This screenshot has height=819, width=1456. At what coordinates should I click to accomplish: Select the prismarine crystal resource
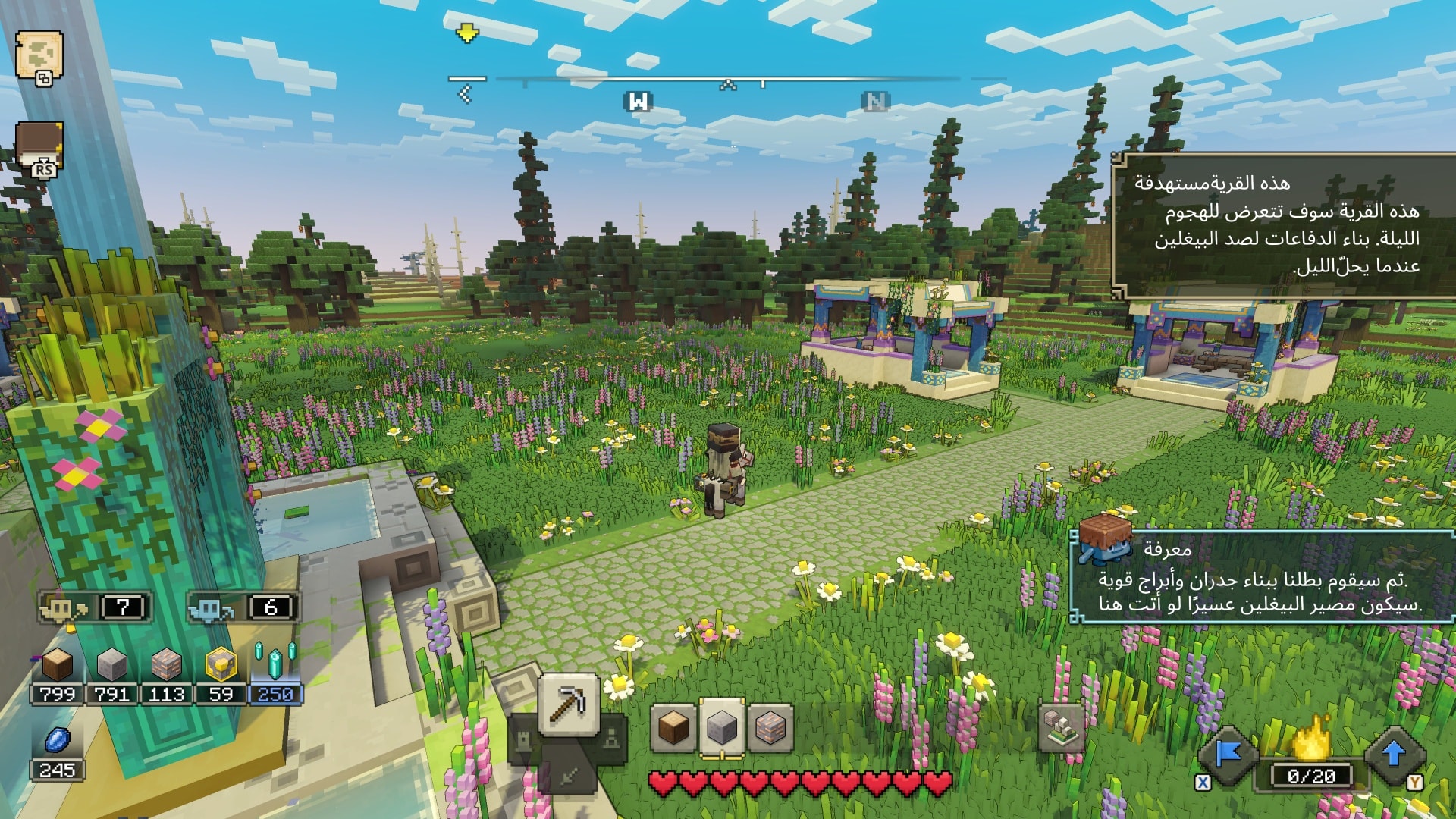pos(275,662)
